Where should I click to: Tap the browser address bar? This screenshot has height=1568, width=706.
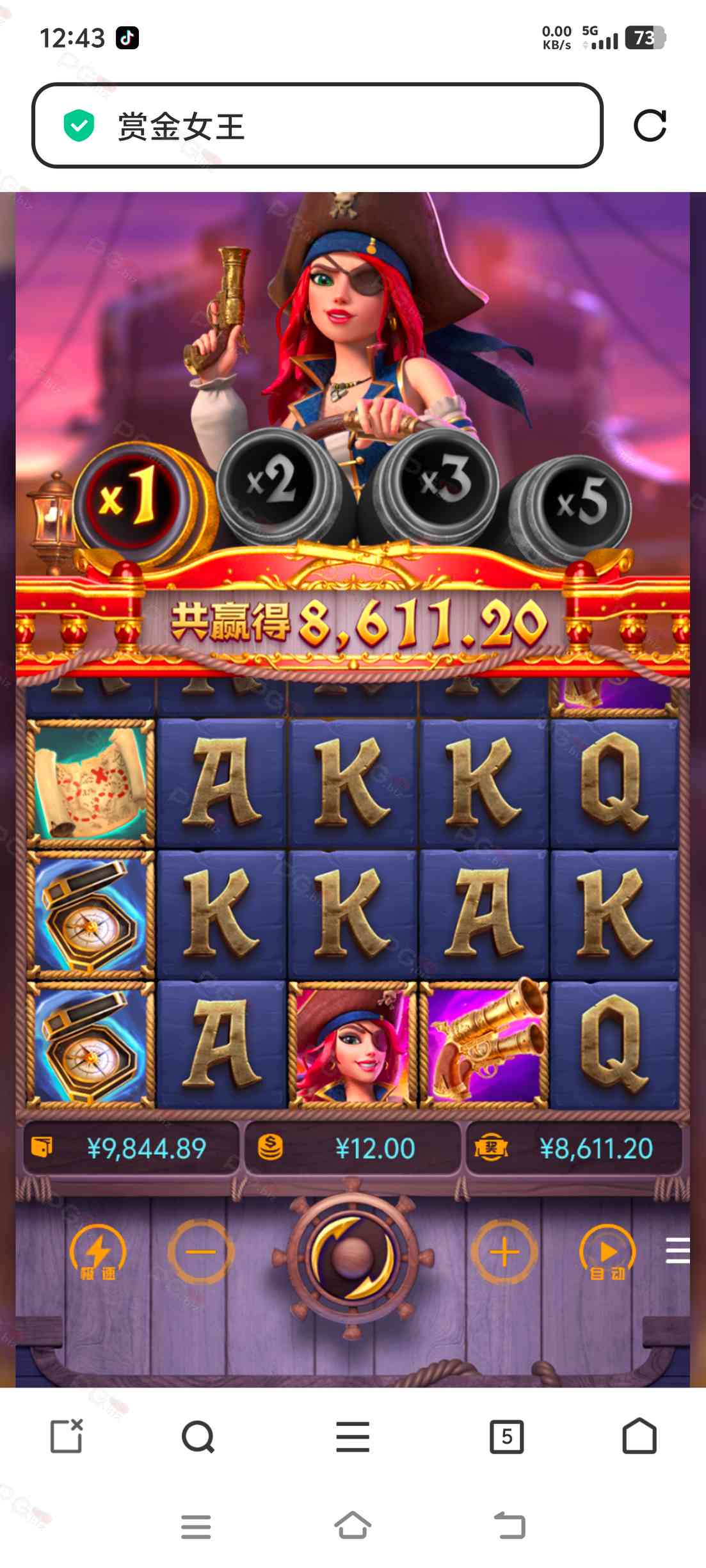coord(317,125)
